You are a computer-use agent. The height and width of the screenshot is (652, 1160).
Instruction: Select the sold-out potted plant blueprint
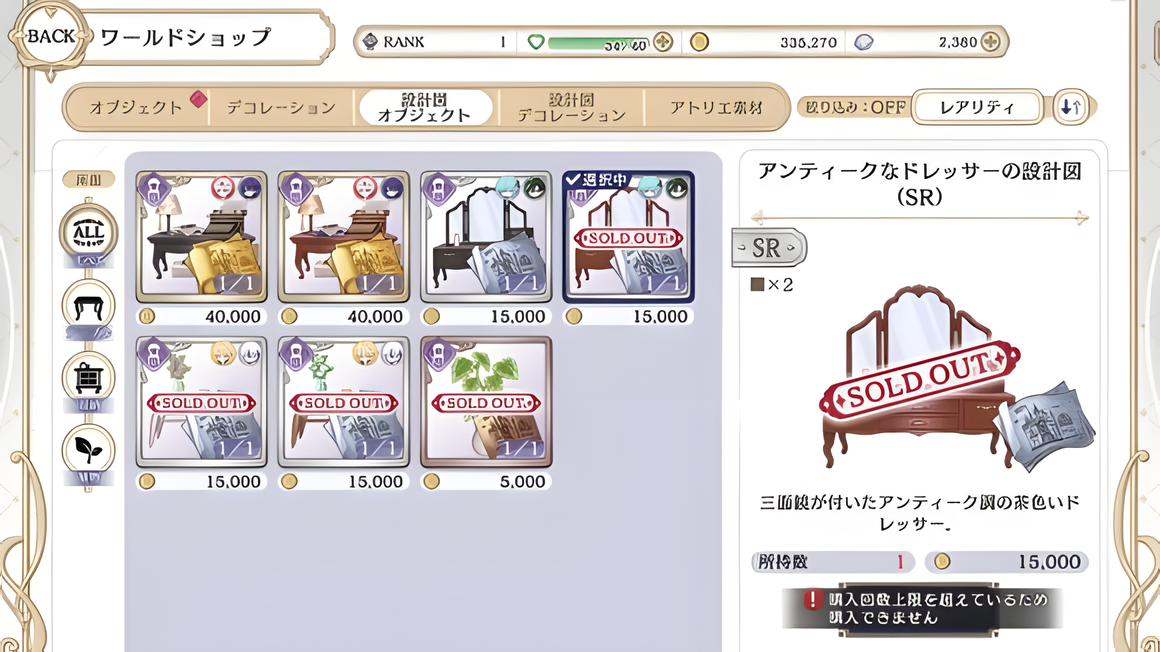click(x=486, y=402)
